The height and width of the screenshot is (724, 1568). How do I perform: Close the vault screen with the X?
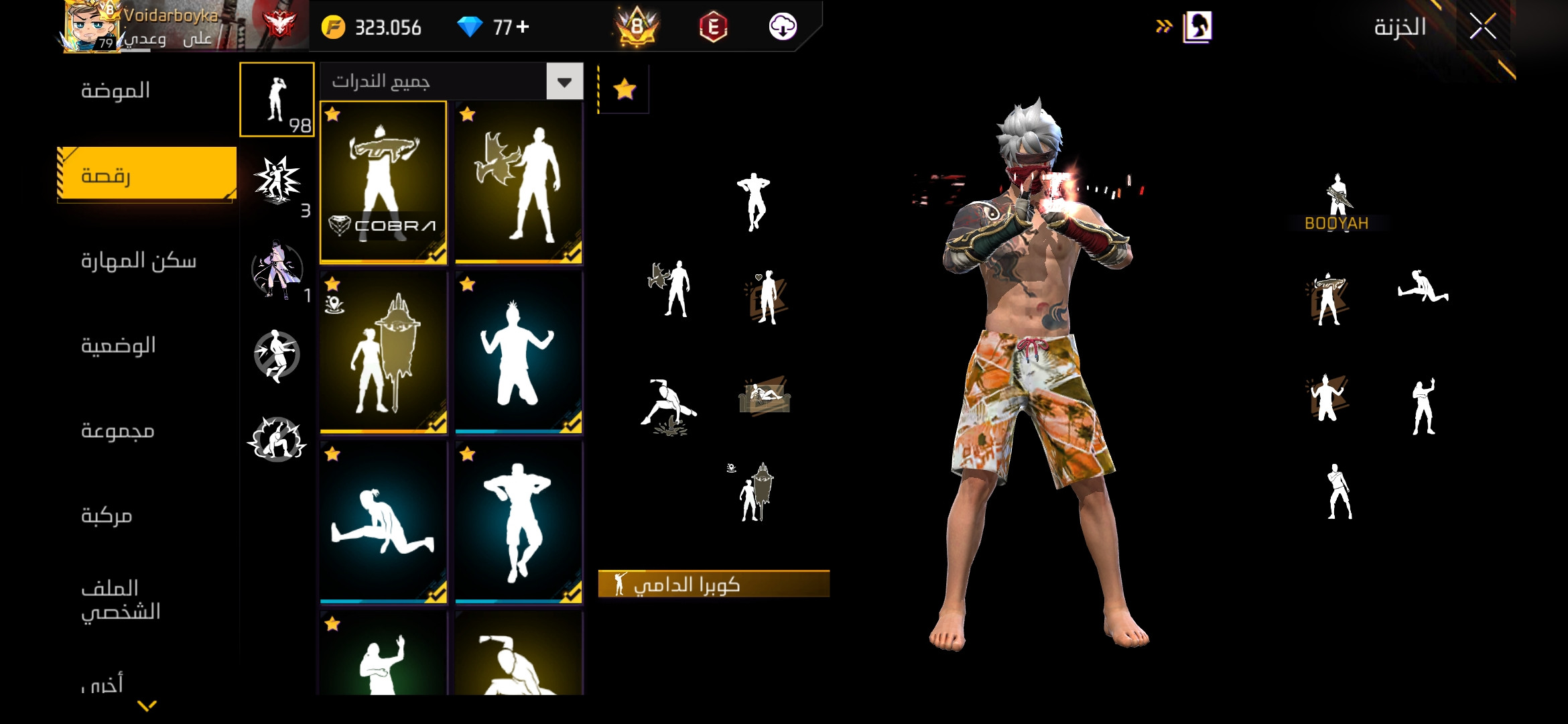point(1482,27)
